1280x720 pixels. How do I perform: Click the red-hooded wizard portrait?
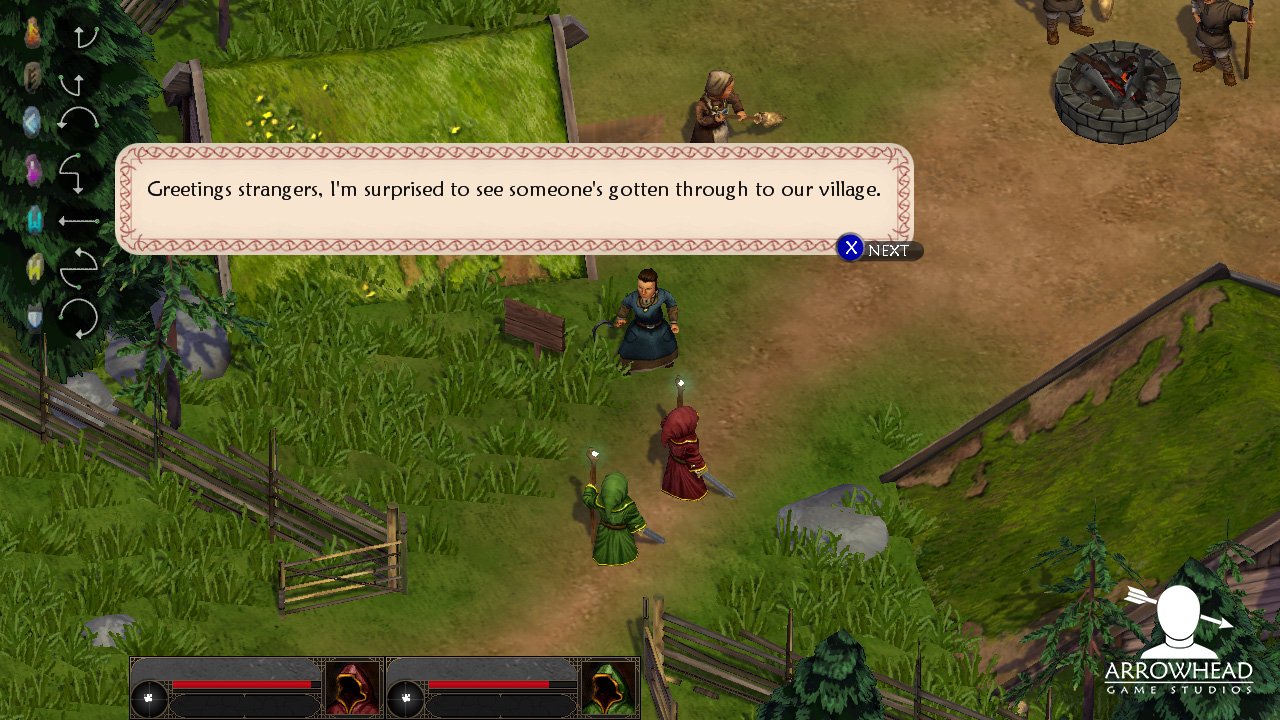(x=353, y=688)
